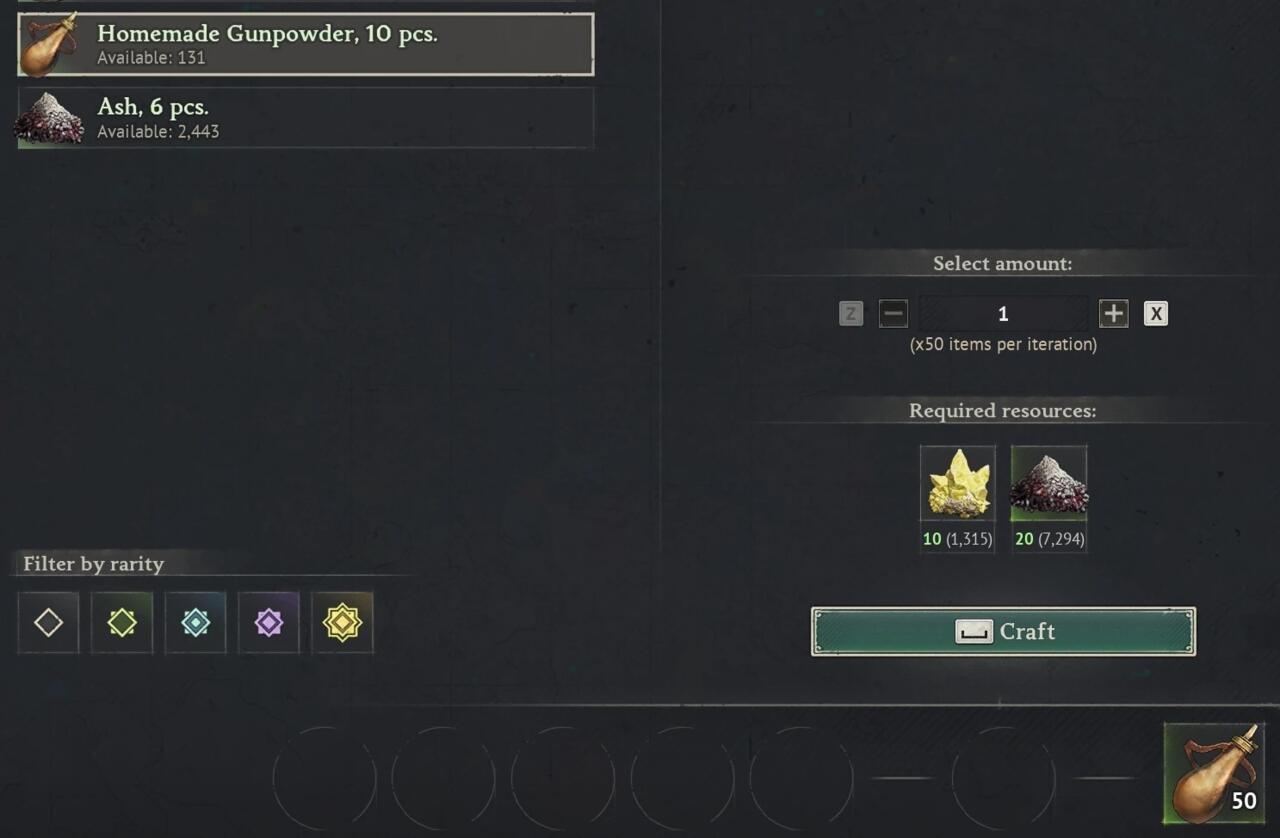
Task: Click the plus button to increase amount
Action: click(1113, 313)
